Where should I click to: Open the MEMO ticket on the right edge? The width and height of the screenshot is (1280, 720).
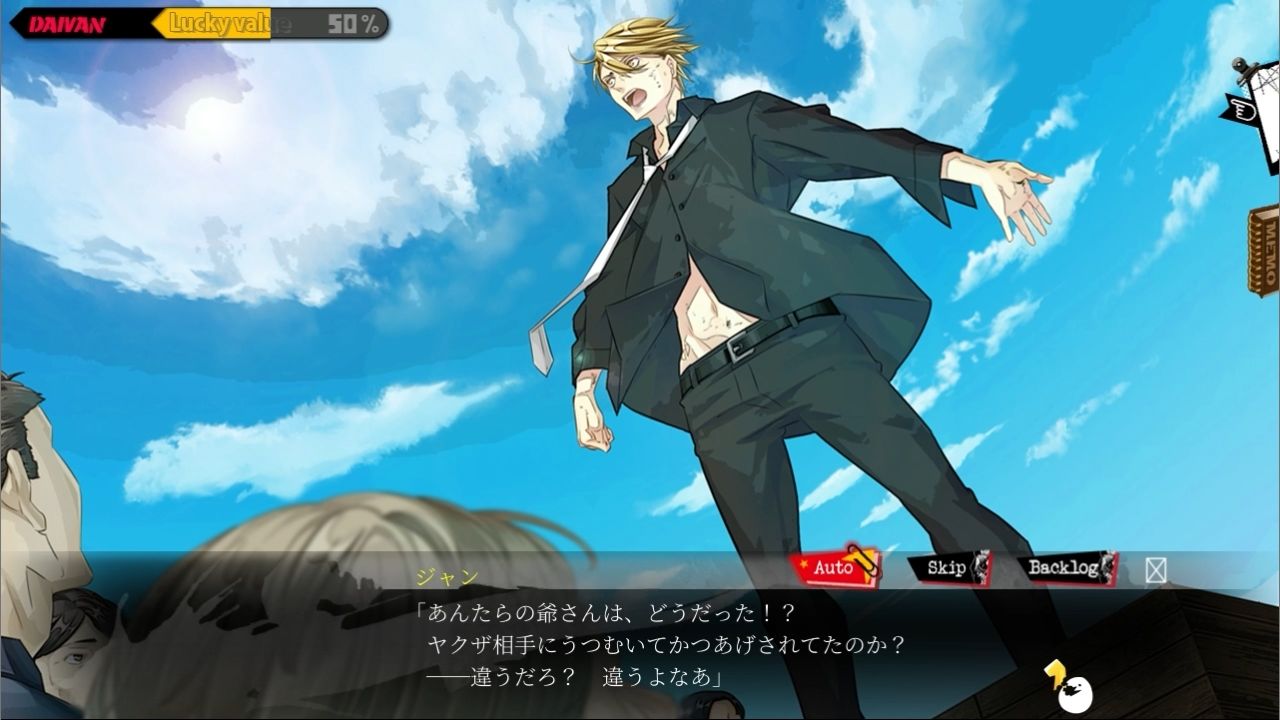pos(1262,250)
